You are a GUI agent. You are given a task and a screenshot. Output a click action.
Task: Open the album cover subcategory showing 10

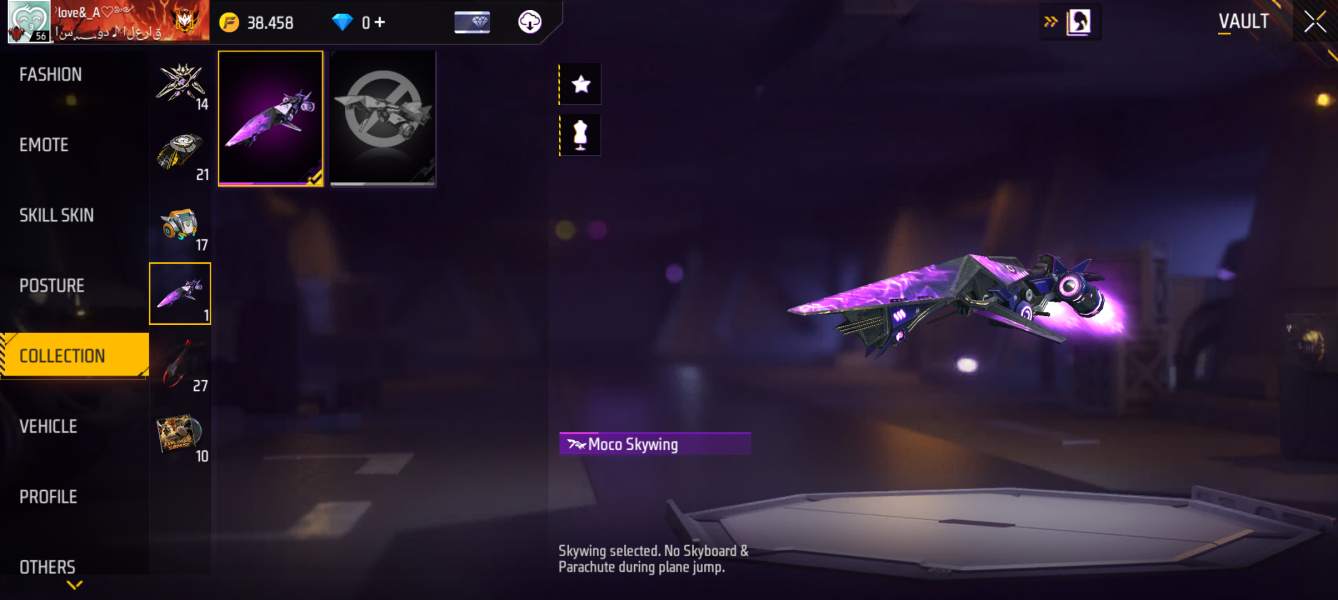[x=180, y=436]
